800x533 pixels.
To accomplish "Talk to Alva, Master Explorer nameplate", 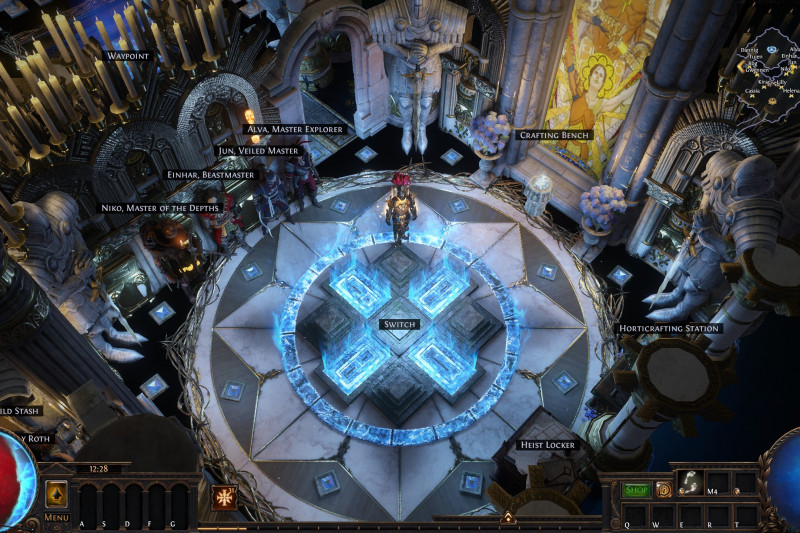I will coord(295,129).
